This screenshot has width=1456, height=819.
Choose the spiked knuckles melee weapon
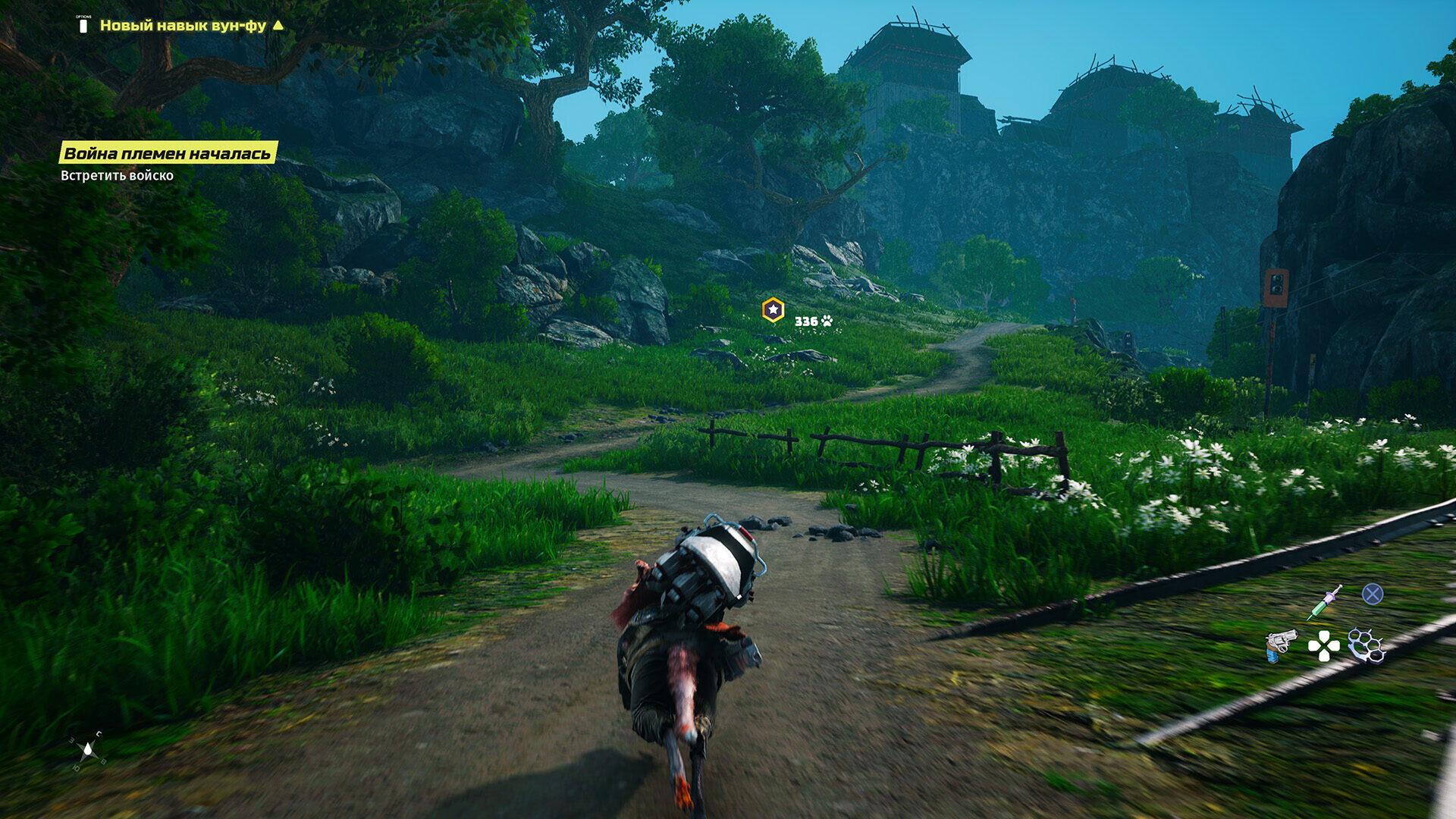click(x=1366, y=645)
